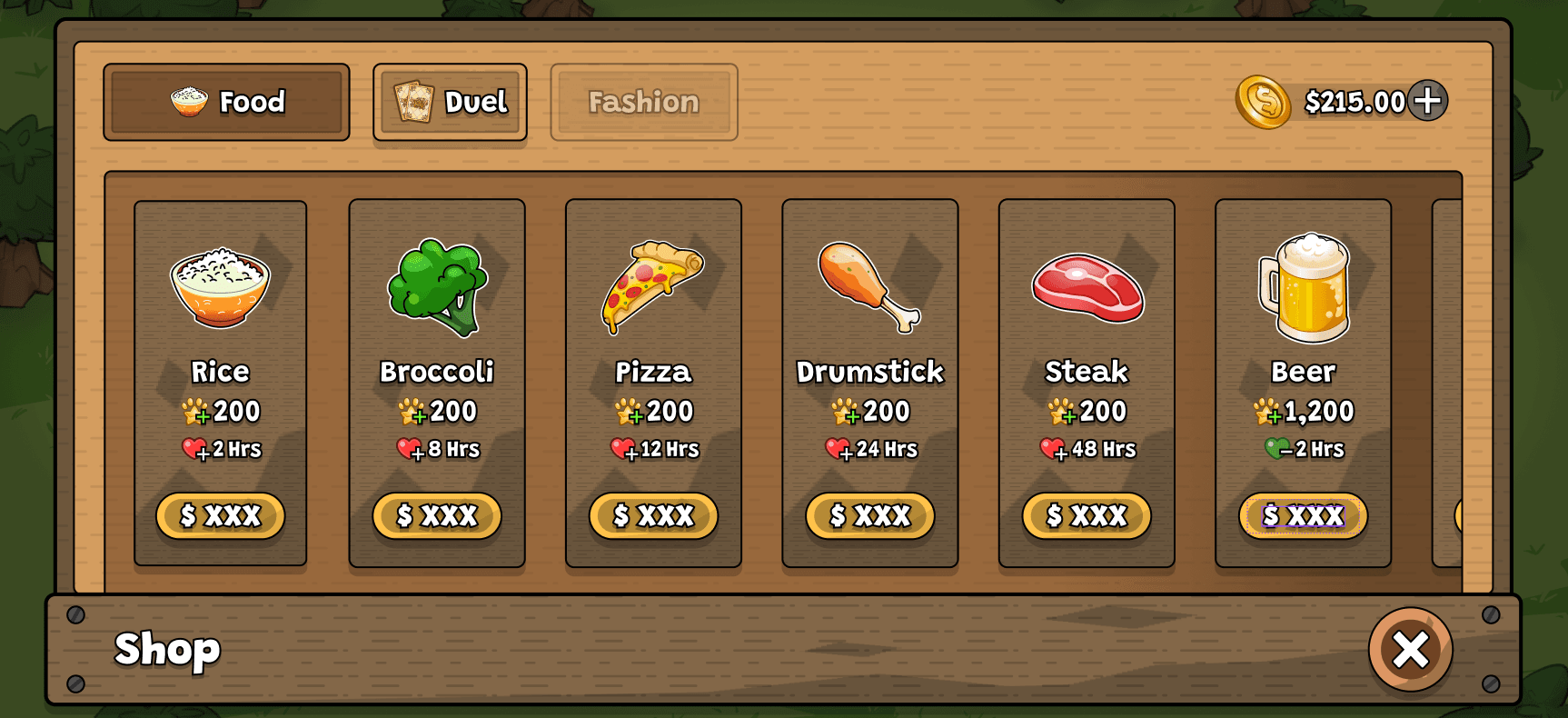1568x718 pixels.
Task: Pick the Drumstick item image
Action: coord(868,285)
